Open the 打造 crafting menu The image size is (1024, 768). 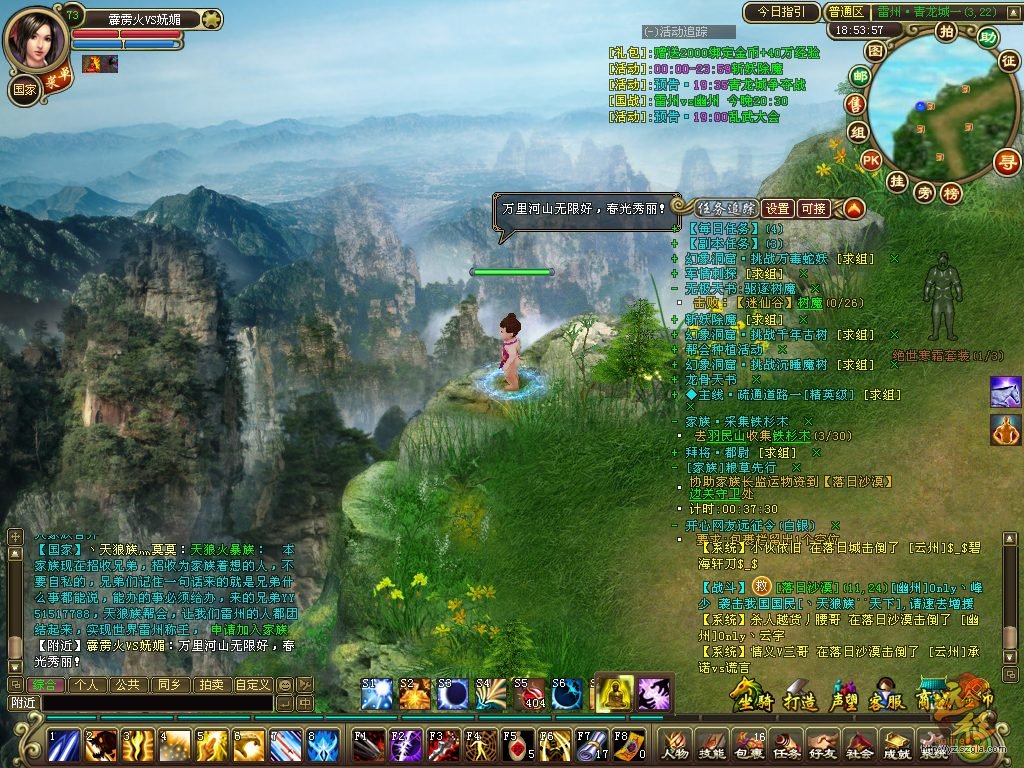point(801,696)
